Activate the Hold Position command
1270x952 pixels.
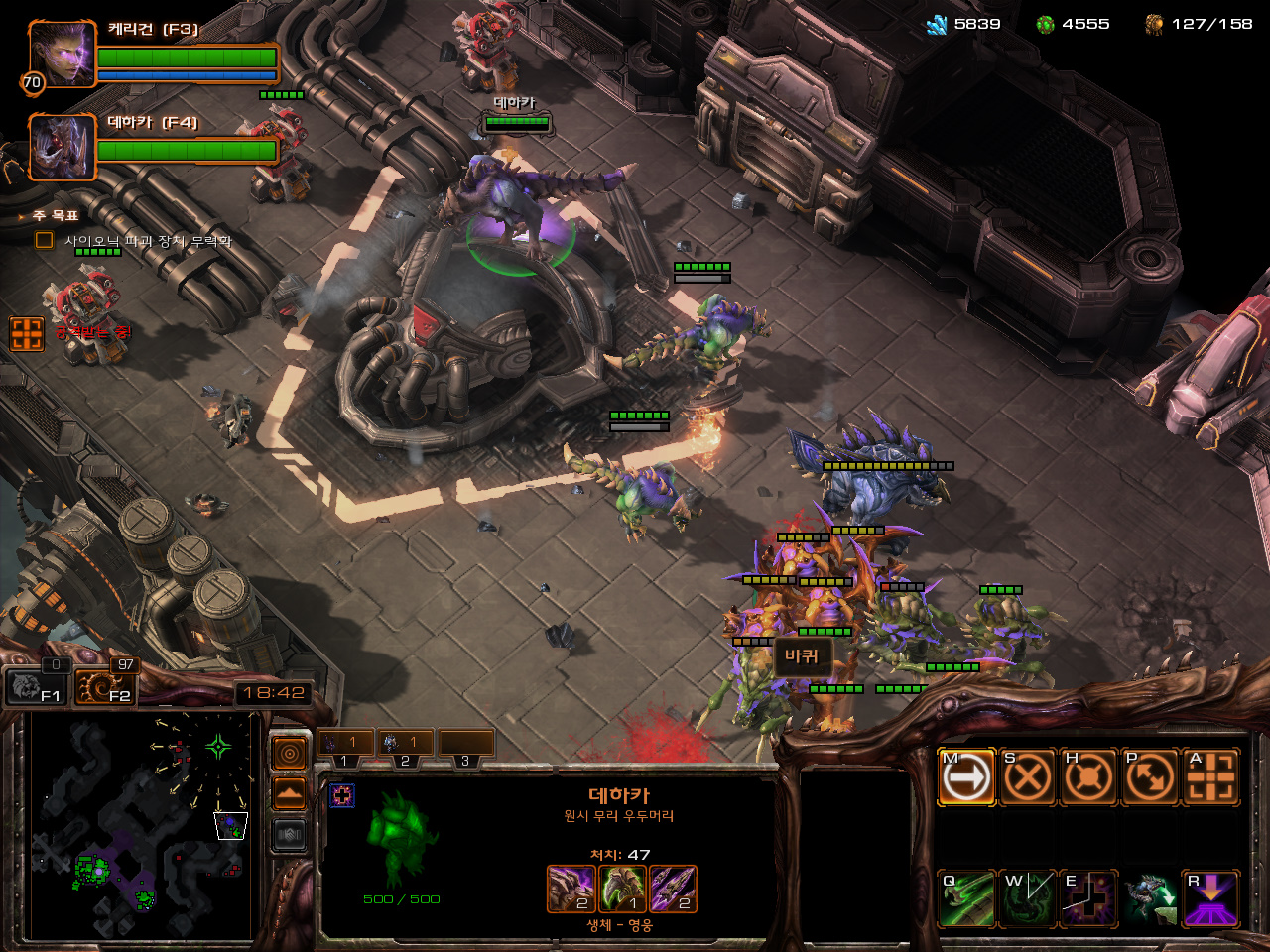pos(1088,776)
